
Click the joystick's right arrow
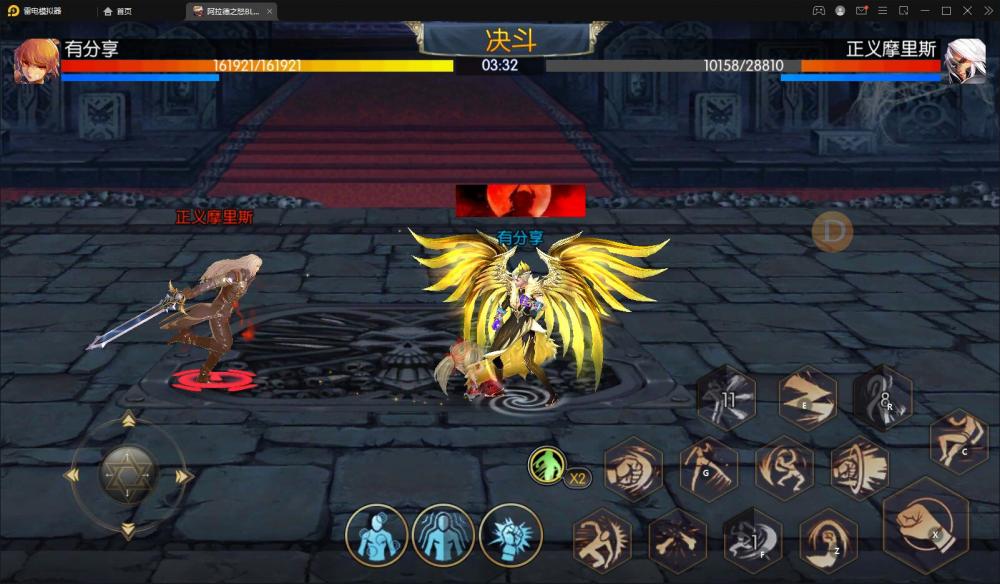click(183, 477)
